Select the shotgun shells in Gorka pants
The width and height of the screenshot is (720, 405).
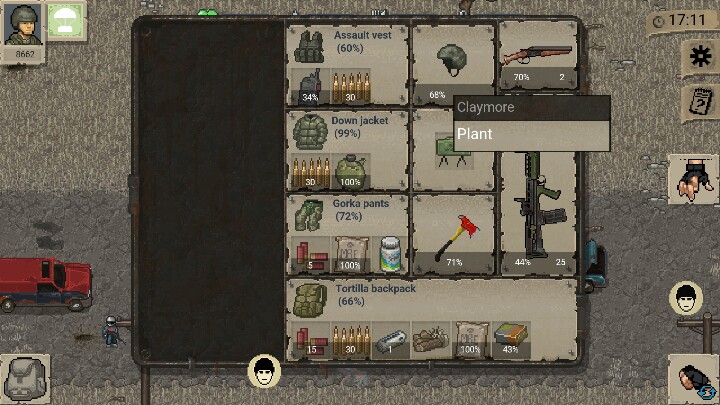point(309,254)
